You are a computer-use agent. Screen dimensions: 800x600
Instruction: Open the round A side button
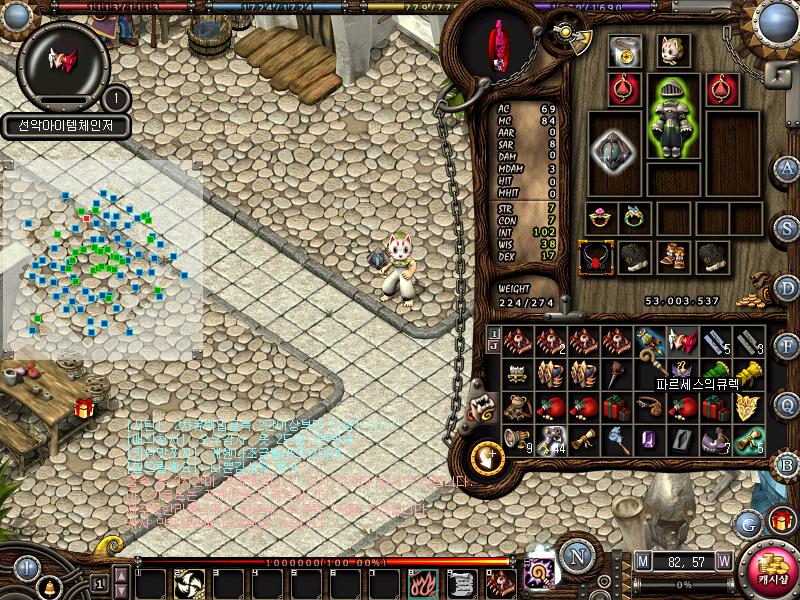[787, 168]
